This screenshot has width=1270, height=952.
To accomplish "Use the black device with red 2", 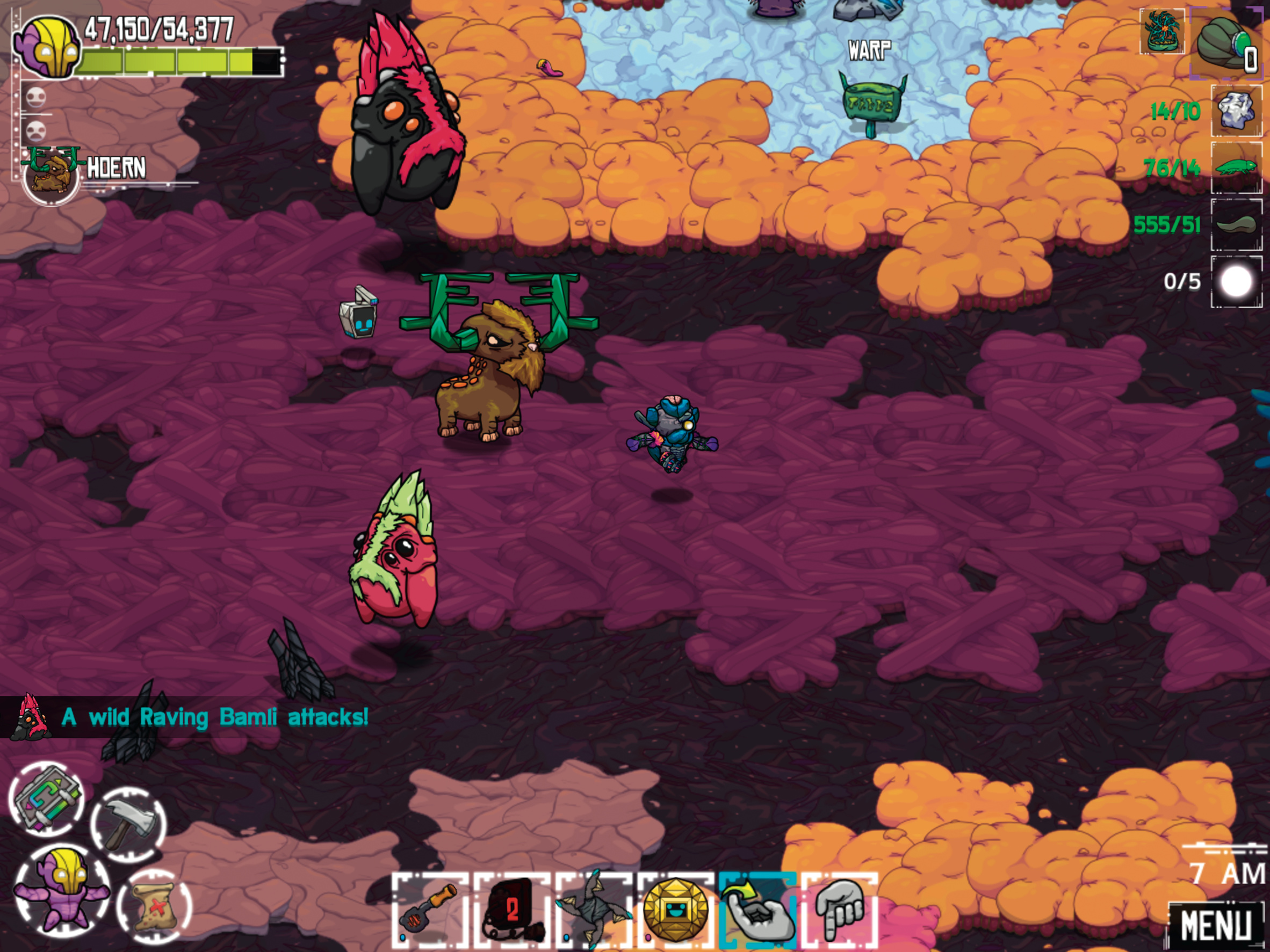I will (x=511, y=910).
